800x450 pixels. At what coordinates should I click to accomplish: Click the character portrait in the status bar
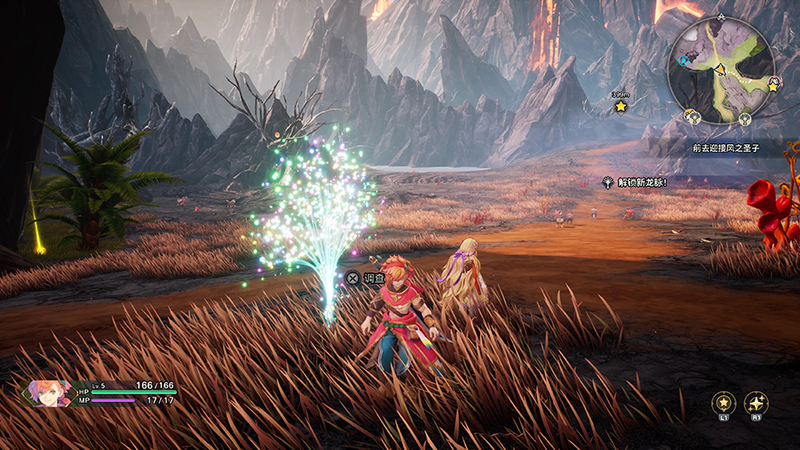50,391
